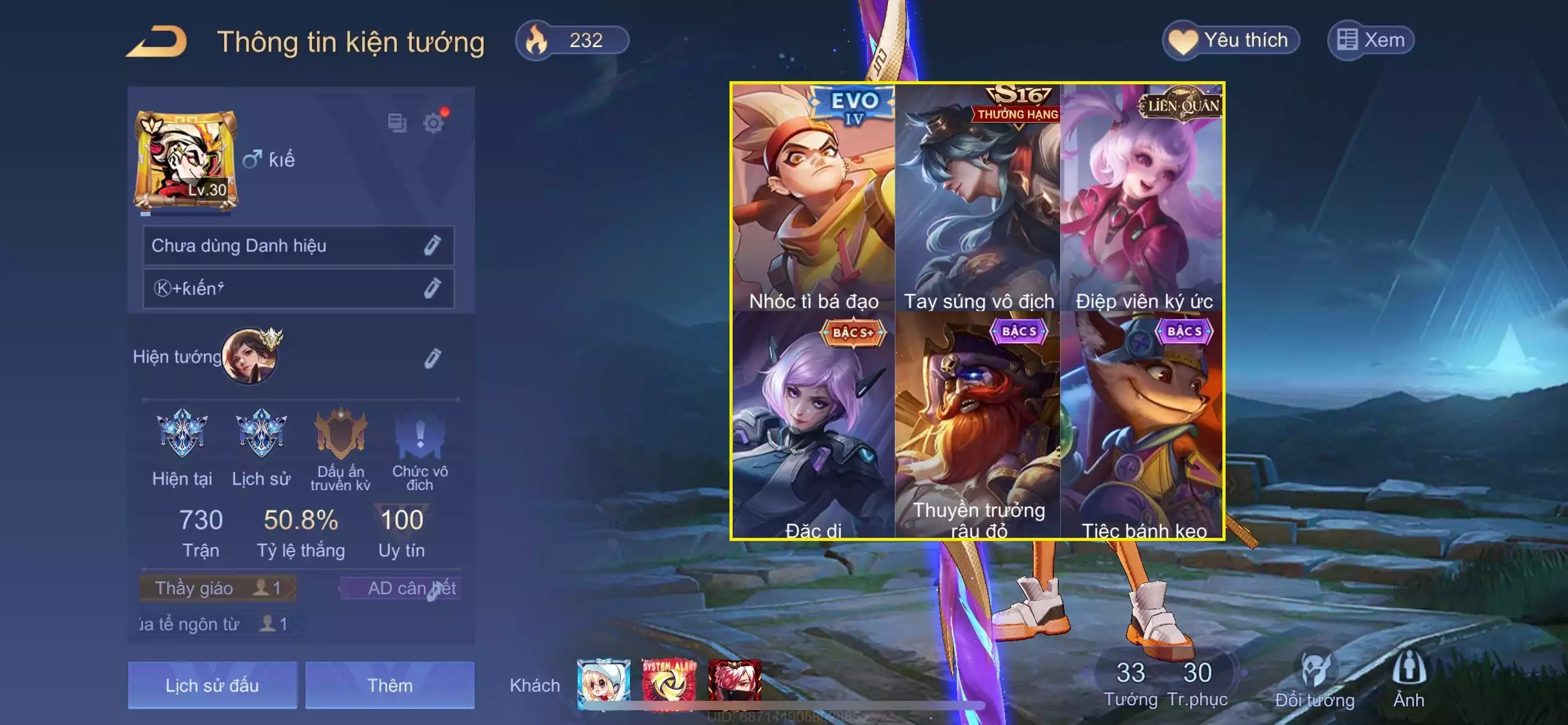The image size is (1568, 725).
Task: Tap the Yêu thích heart button
Action: tap(1230, 41)
